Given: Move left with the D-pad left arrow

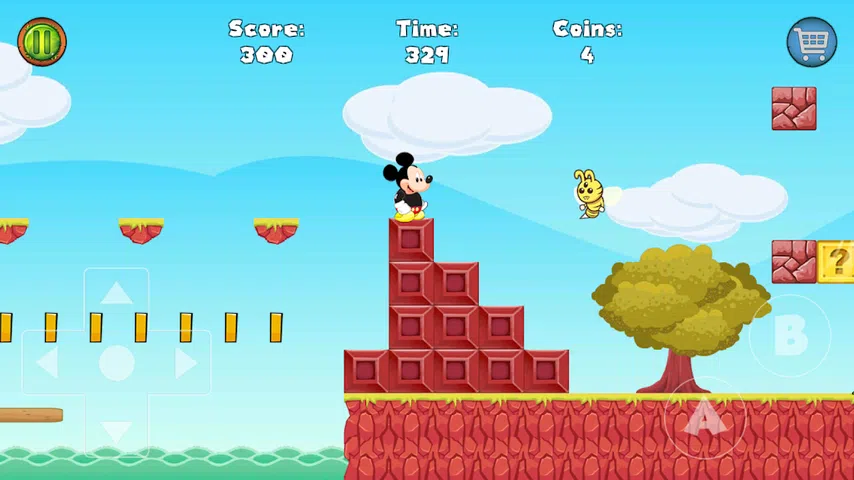Looking at the screenshot, I should click(x=49, y=363).
